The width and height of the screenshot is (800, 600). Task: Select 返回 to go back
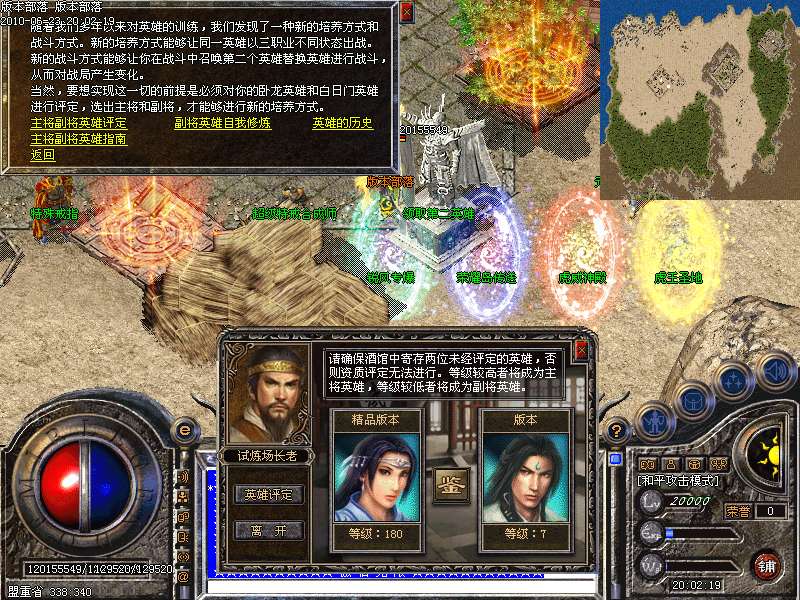pyautogui.click(x=42, y=155)
